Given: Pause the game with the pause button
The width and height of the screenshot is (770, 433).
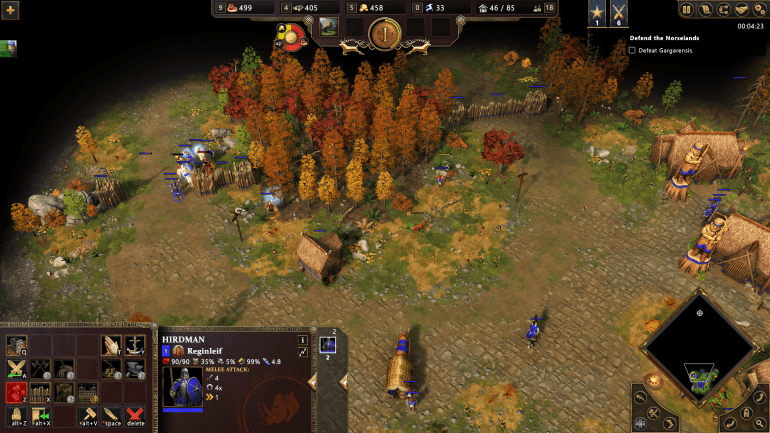Looking at the screenshot, I should point(687,9).
